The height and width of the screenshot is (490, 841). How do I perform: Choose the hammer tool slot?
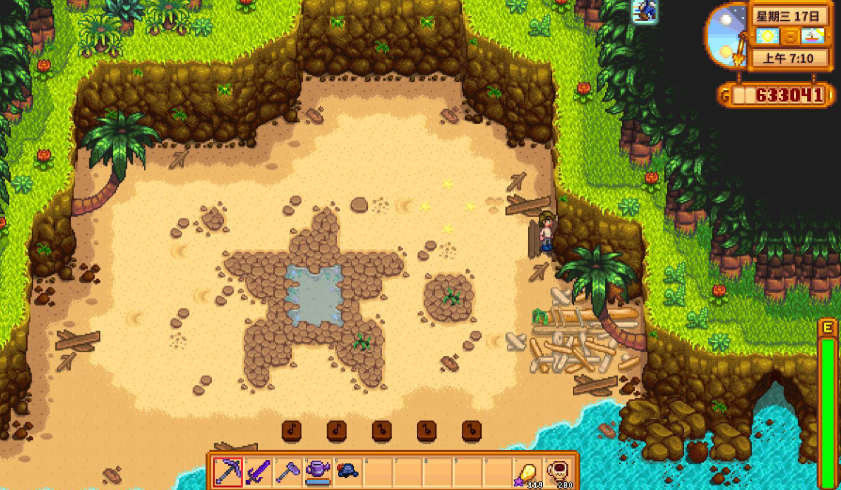tap(288, 470)
